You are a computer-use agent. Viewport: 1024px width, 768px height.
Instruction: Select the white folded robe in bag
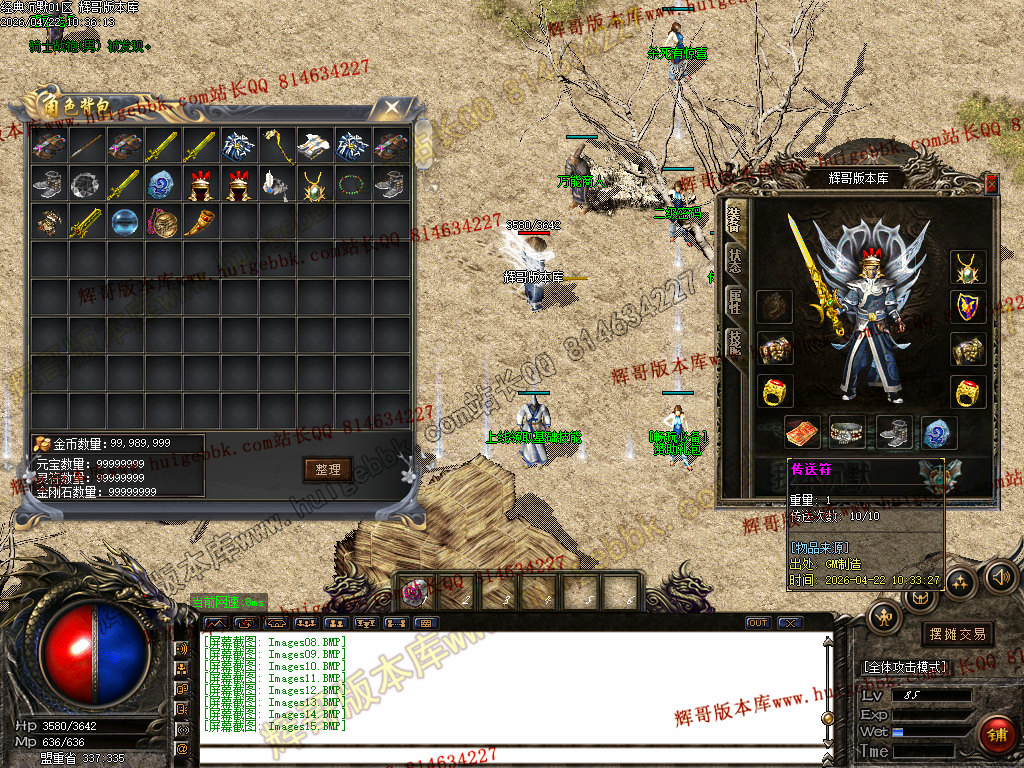(315, 146)
